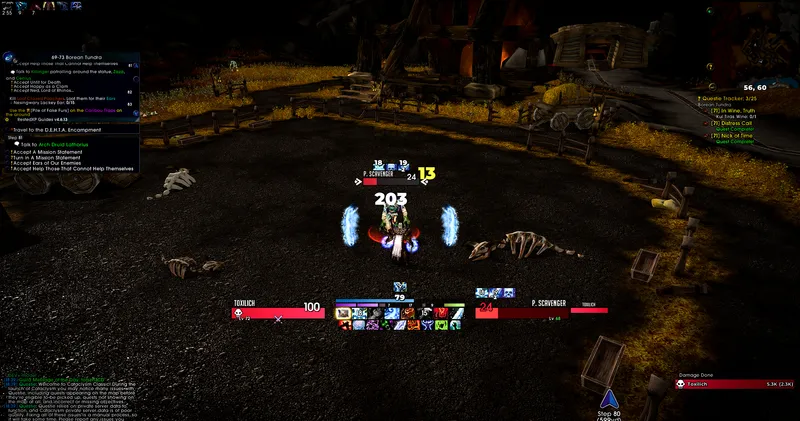Viewport: 800px width, 421px height.
Task: Click the Toxilich row in Damage Done meter
Action: point(735,383)
